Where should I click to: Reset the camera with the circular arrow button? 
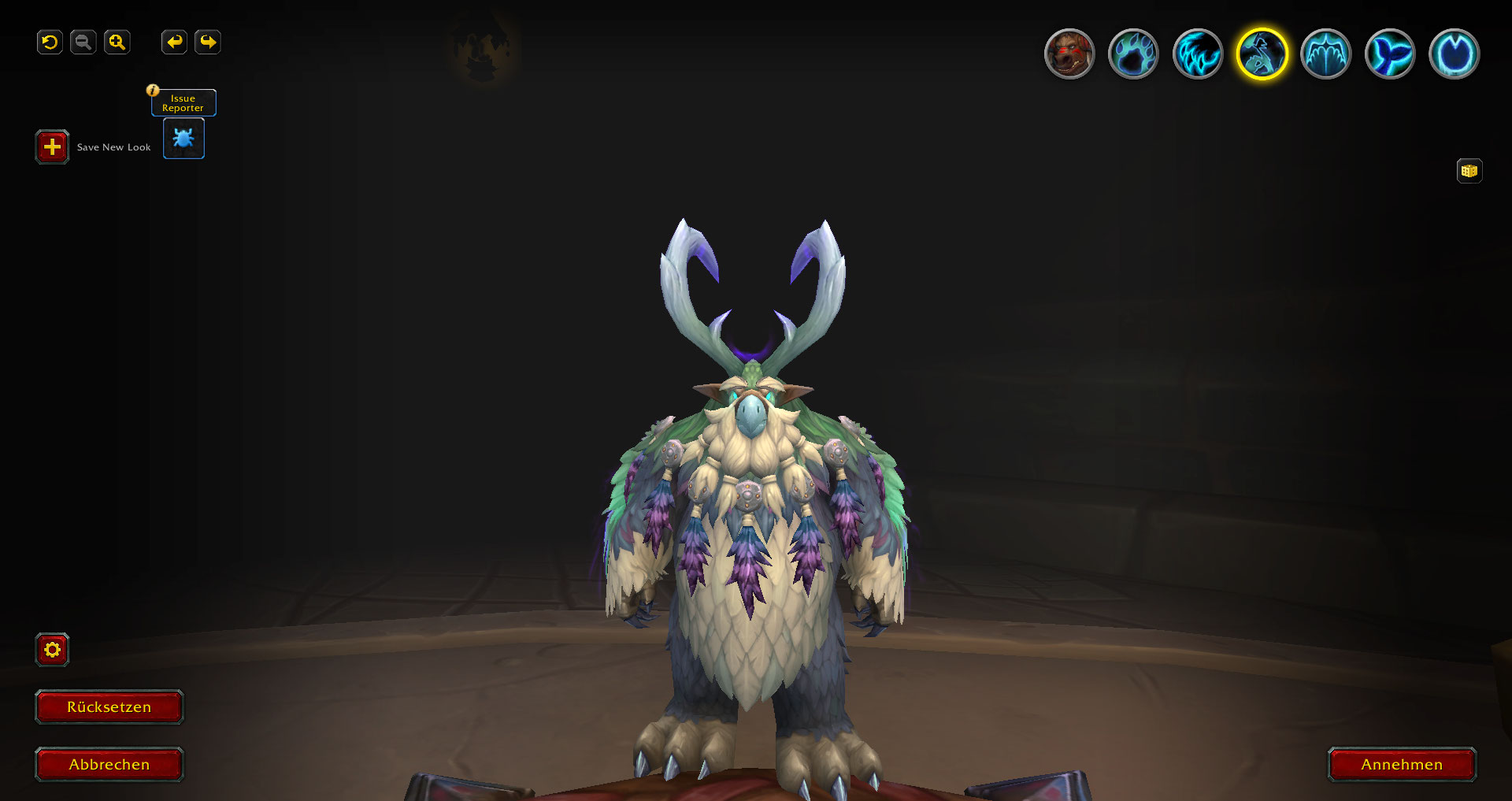[x=50, y=42]
